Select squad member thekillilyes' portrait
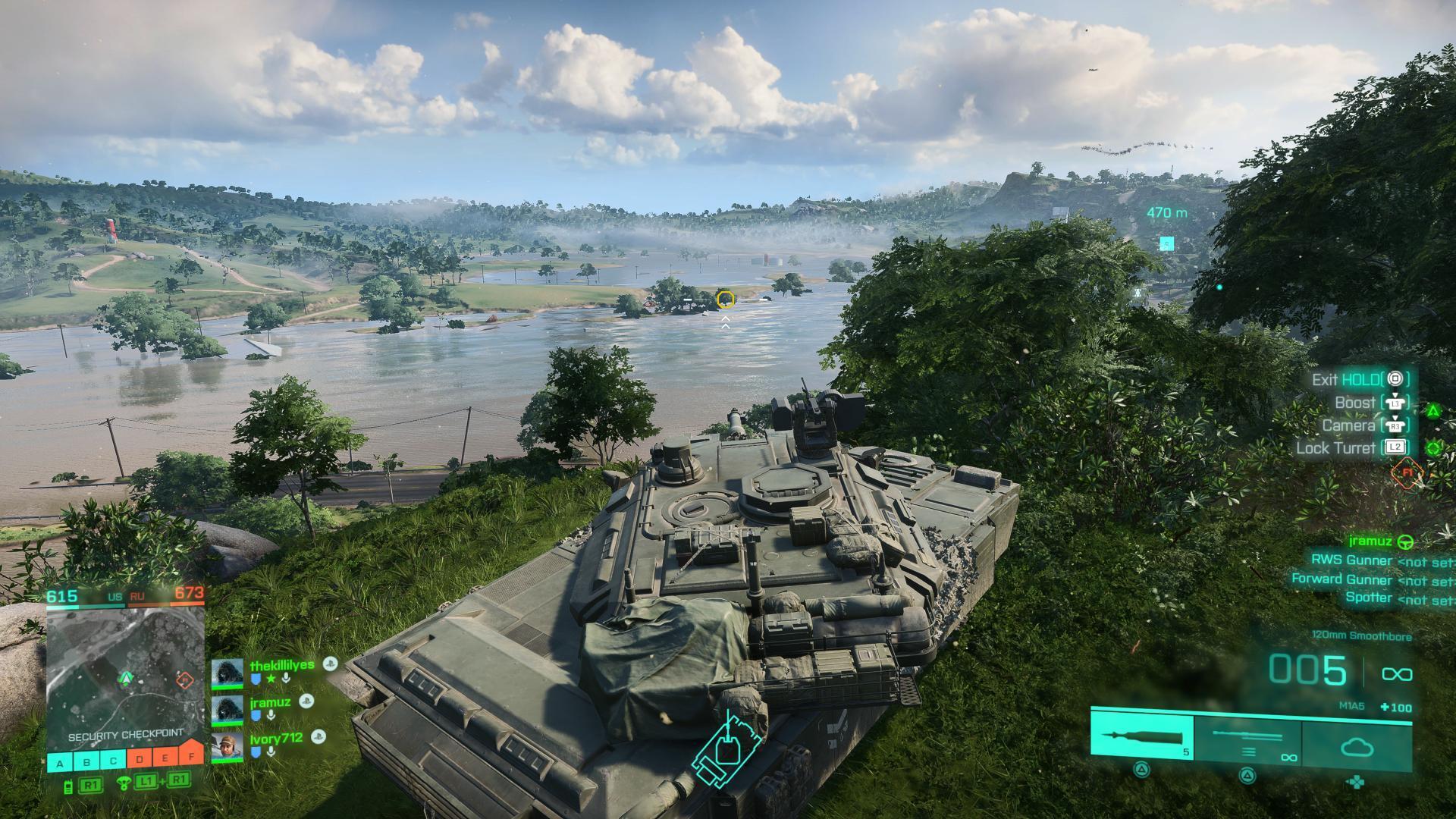This screenshot has width=1456, height=819. 227,673
